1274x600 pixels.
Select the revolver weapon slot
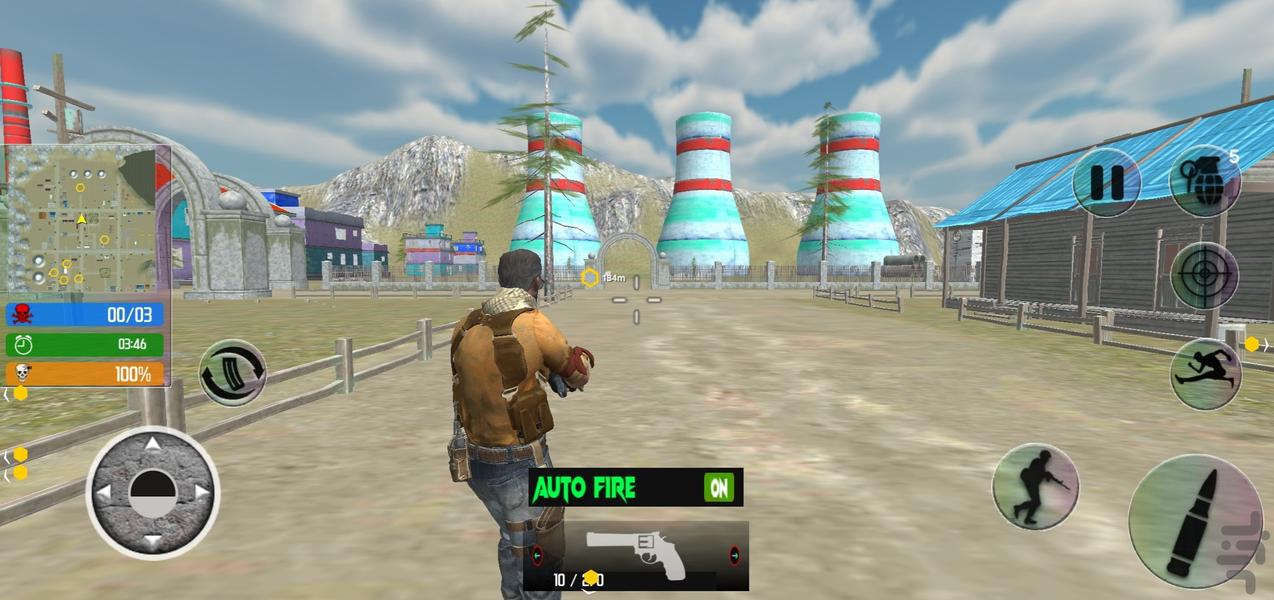pyautogui.click(x=635, y=554)
